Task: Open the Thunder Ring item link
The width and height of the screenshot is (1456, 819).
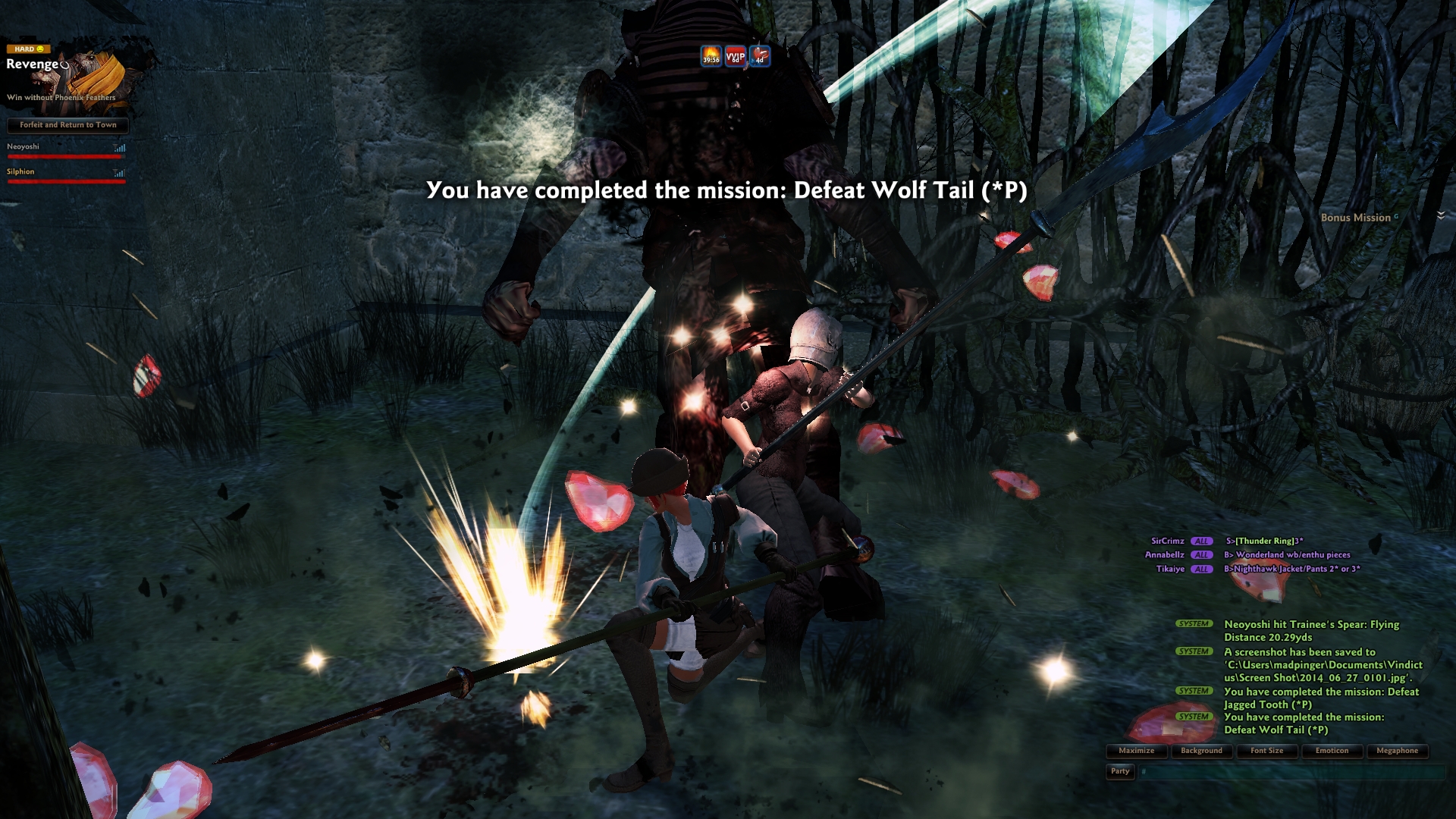Action: (x=1266, y=541)
